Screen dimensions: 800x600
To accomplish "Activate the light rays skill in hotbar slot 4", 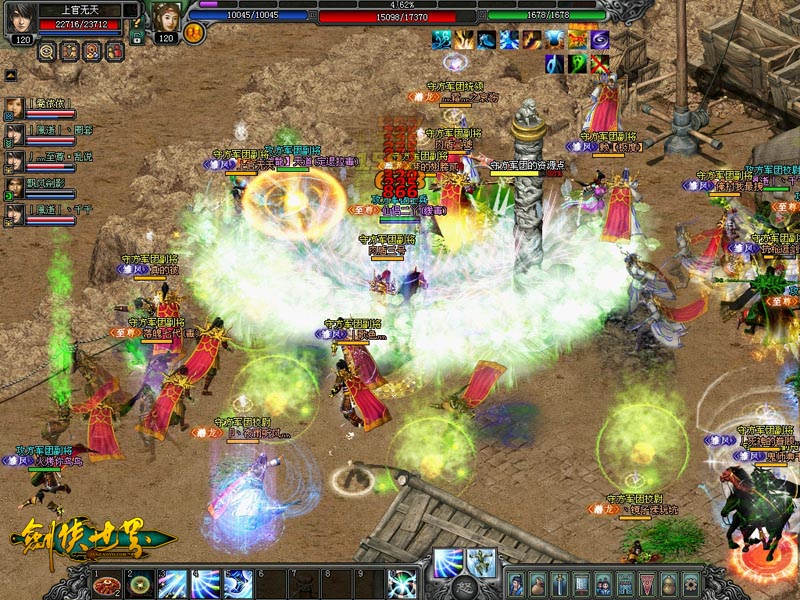I will click(206, 584).
